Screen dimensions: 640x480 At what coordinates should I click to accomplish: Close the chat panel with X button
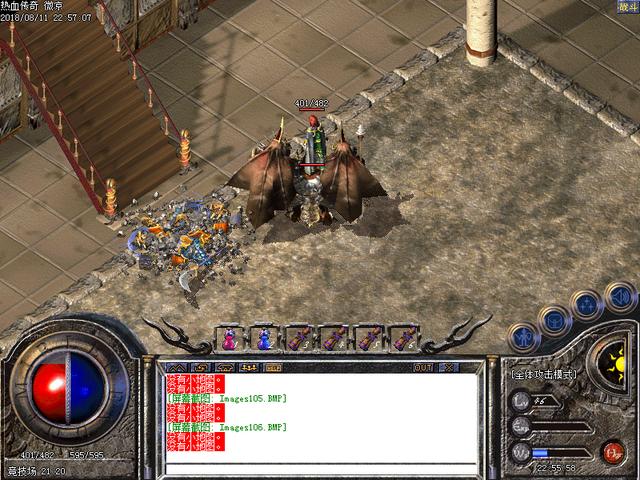(x=448, y=367)
